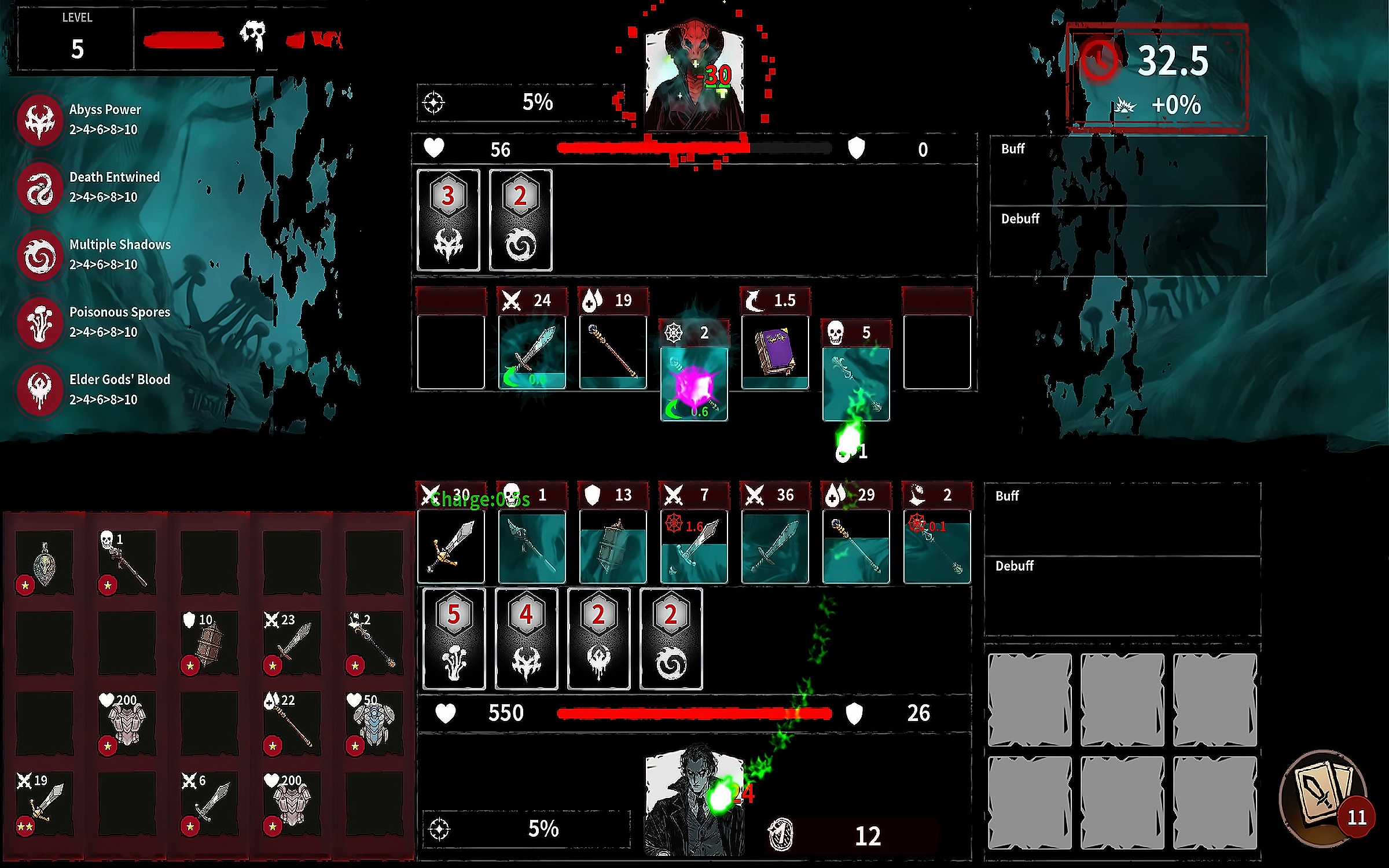Open the card deck button showing 11

point(1324,799)
